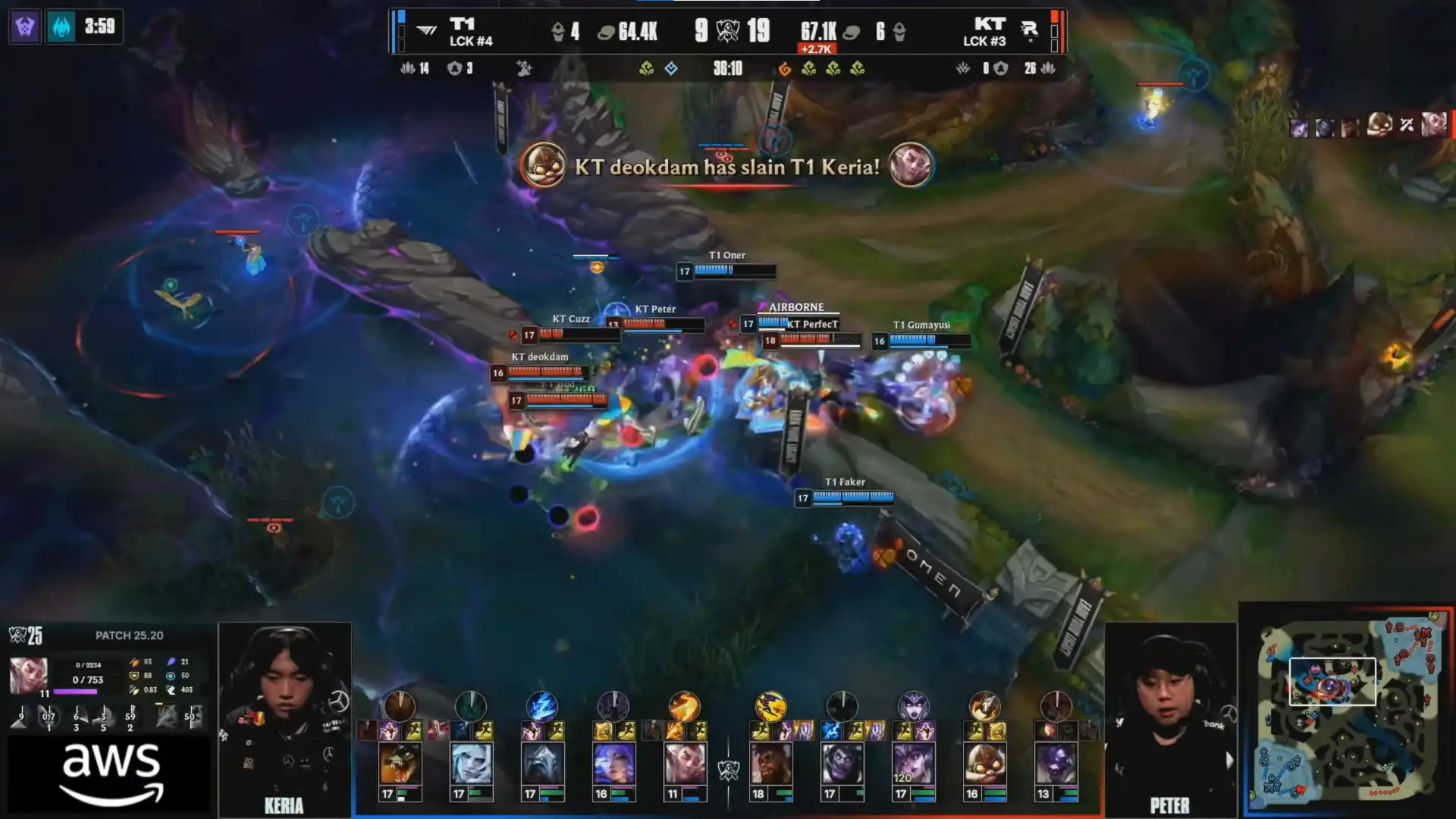Click the arrow on the left edge of the minimap
The image size is (1456, 819).
tap(1229, 760)
